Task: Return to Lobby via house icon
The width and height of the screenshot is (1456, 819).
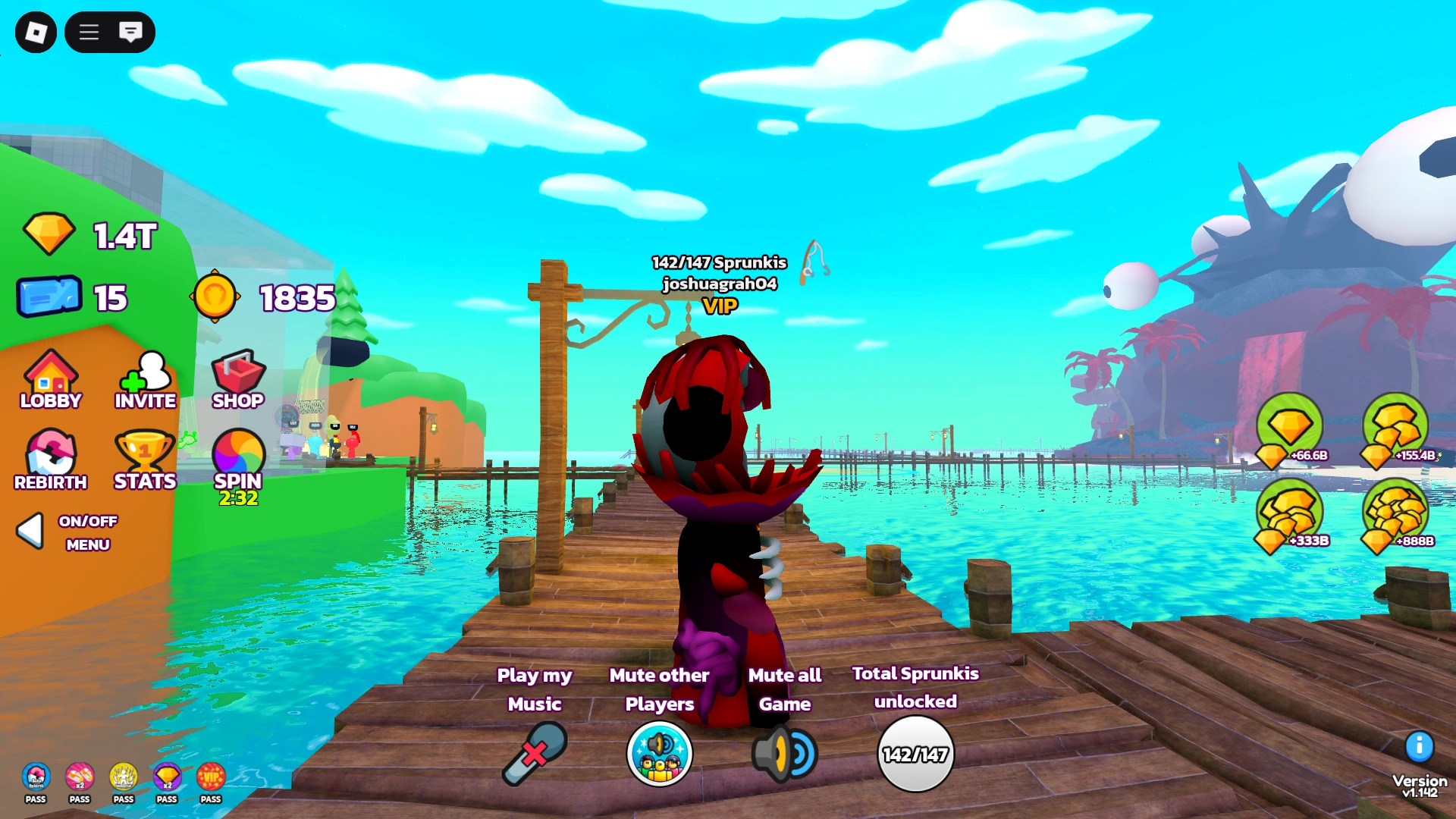Action: coord(49,375)
